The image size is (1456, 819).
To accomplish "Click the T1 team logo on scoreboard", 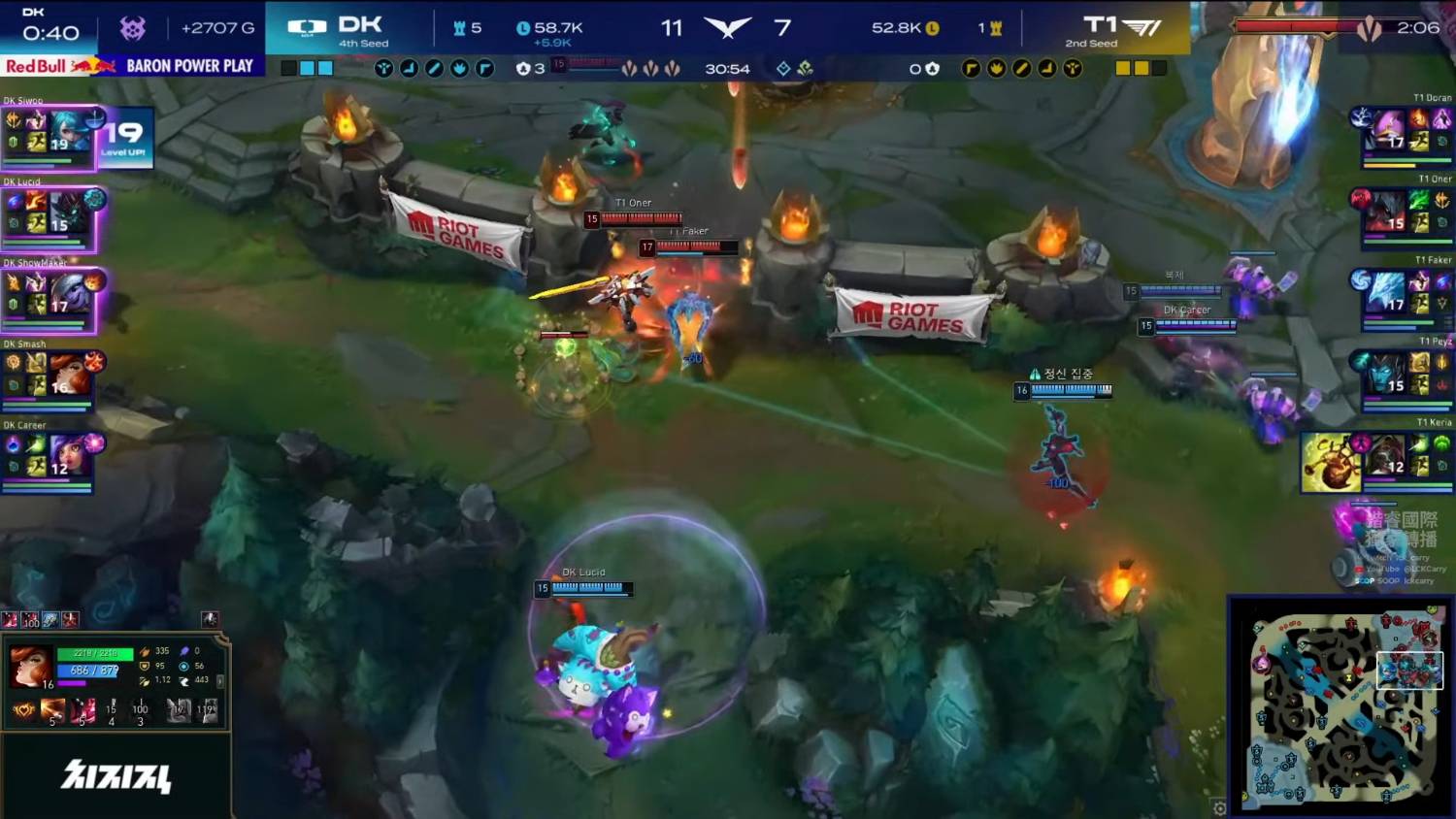I will click(x=1142, y=28).
